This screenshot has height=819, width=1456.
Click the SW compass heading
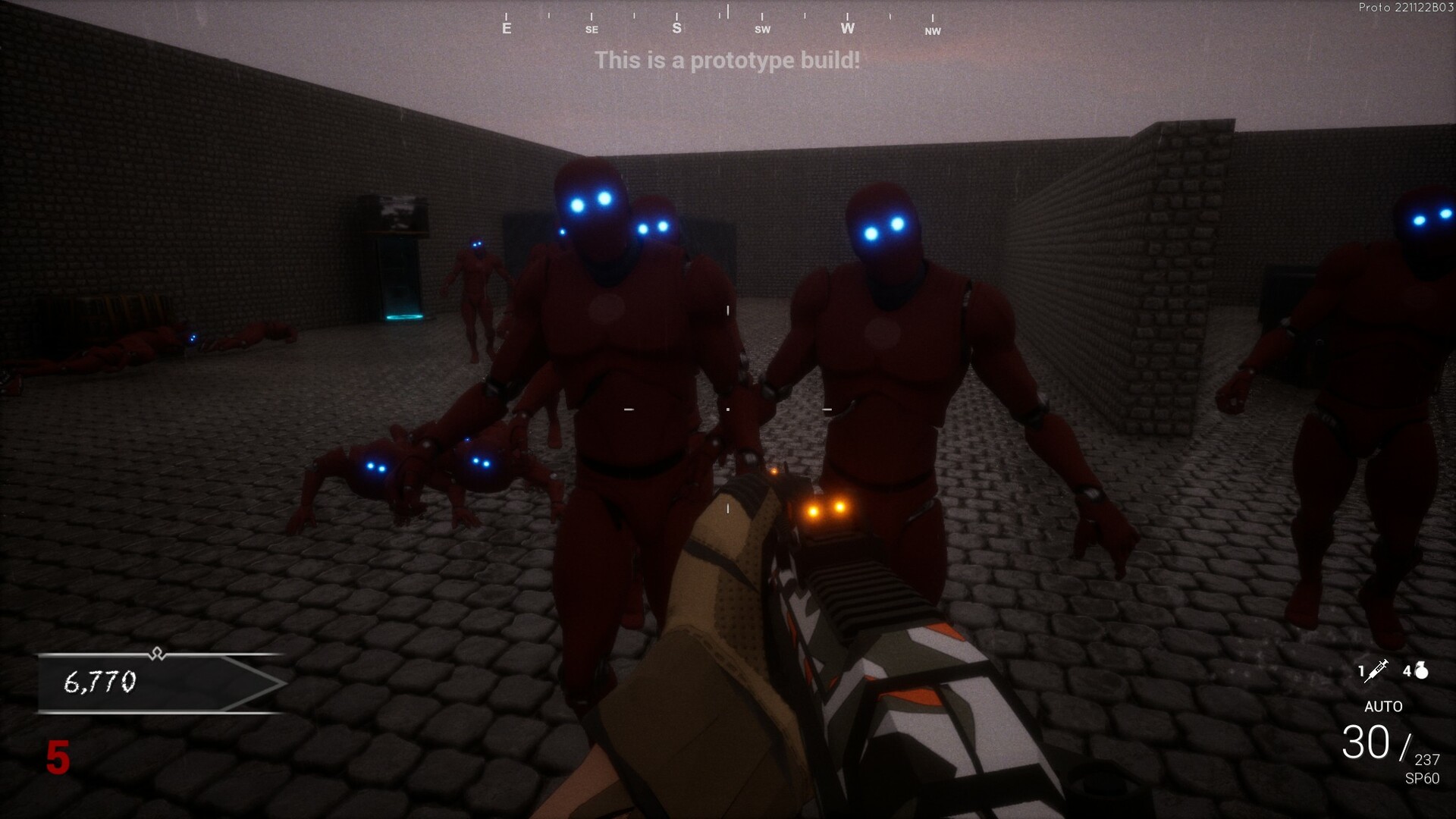click(762, 29)
